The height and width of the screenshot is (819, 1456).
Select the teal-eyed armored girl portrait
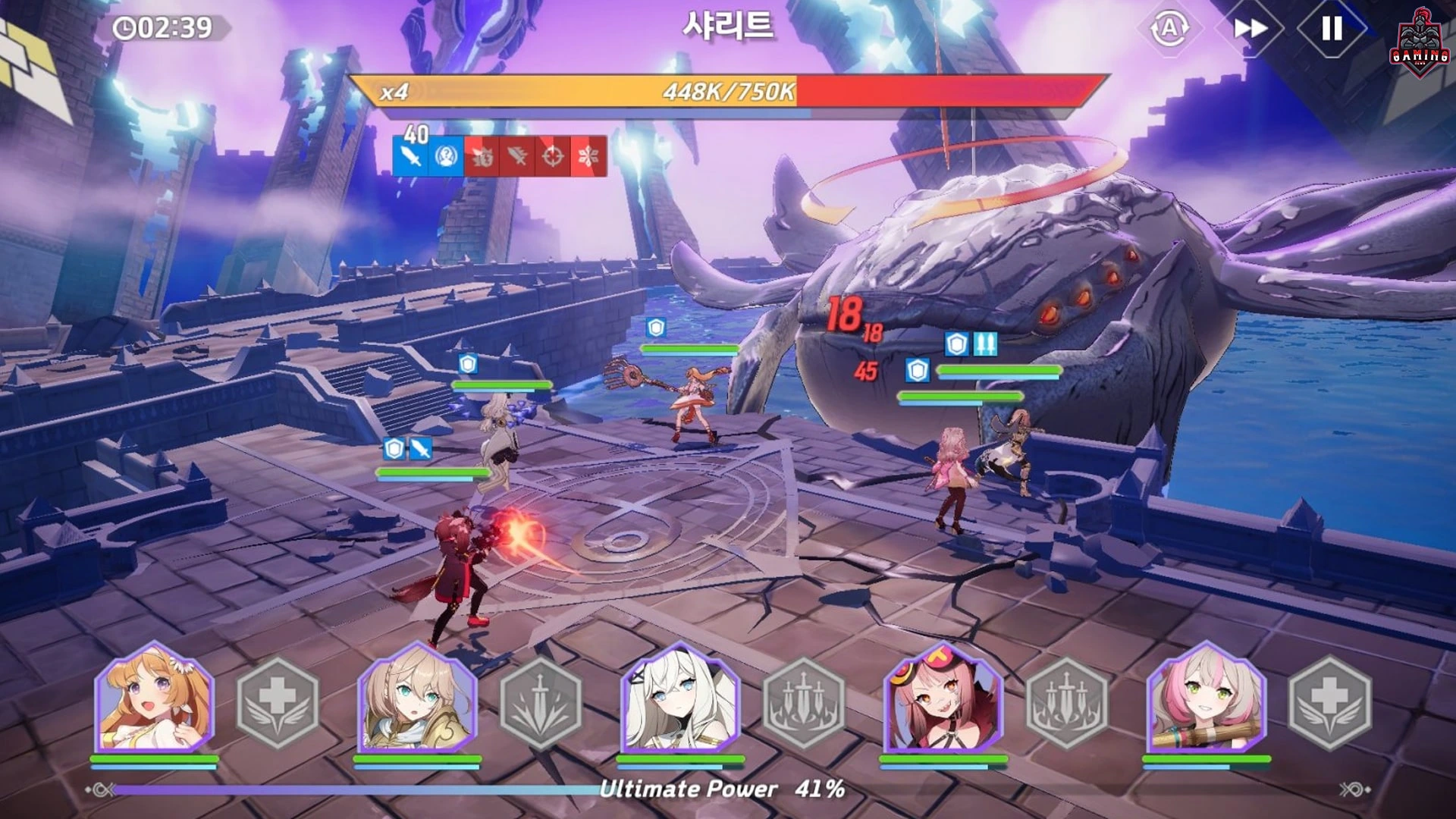[x=417, y=699]
